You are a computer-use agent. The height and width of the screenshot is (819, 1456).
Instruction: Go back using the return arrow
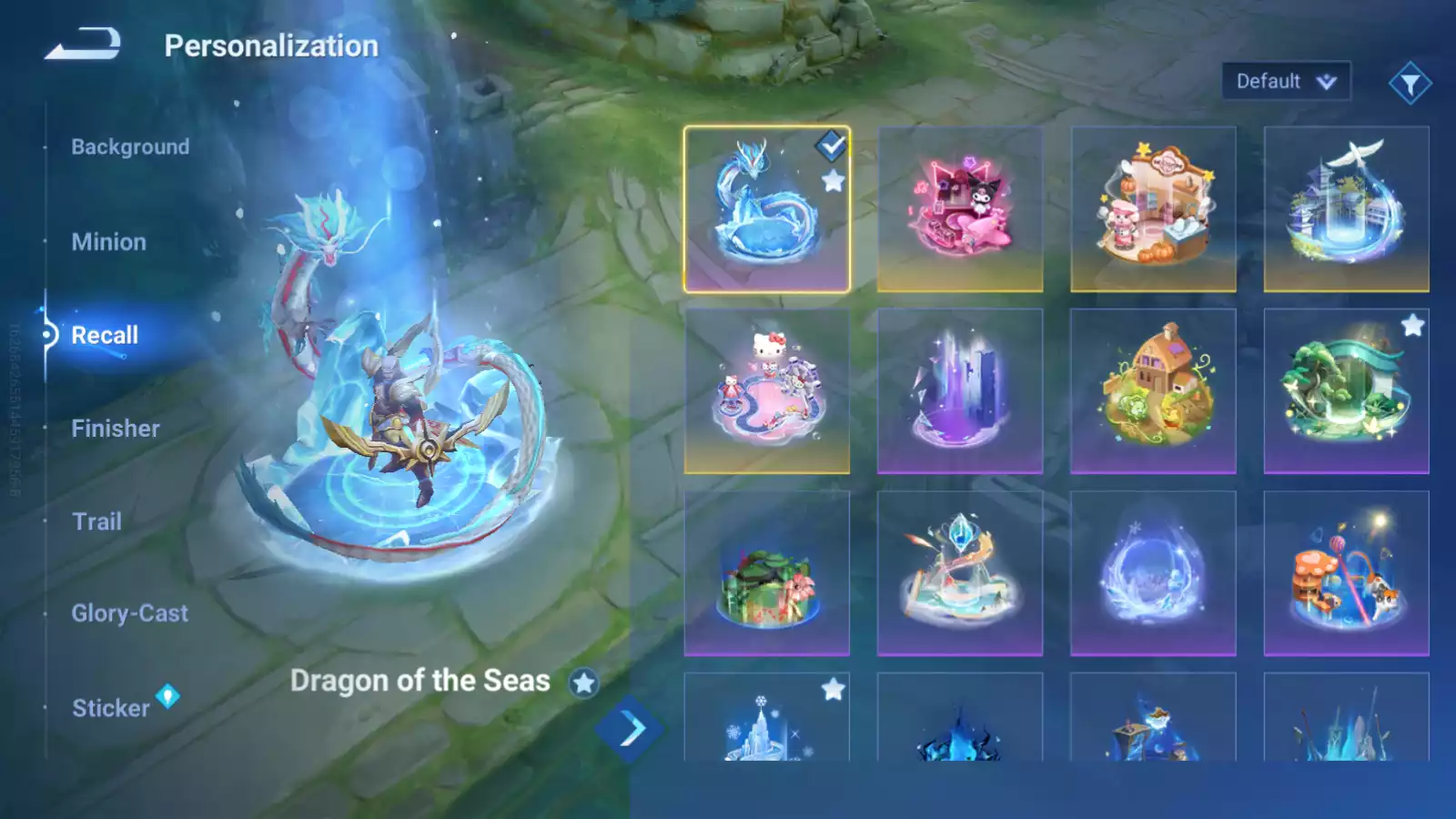tap(83, 44)
